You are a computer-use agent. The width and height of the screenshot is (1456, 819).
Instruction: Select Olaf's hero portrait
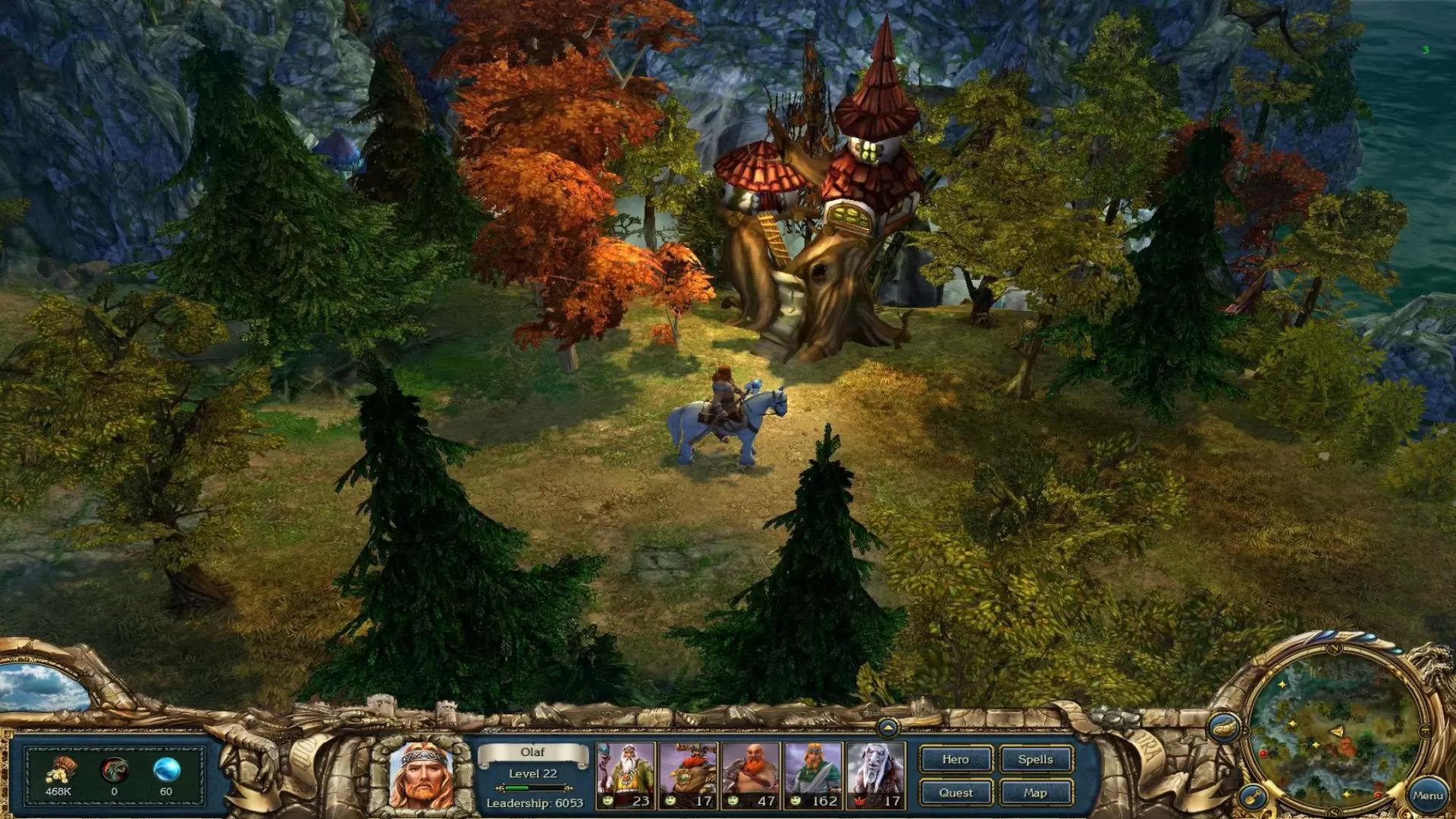421,775
